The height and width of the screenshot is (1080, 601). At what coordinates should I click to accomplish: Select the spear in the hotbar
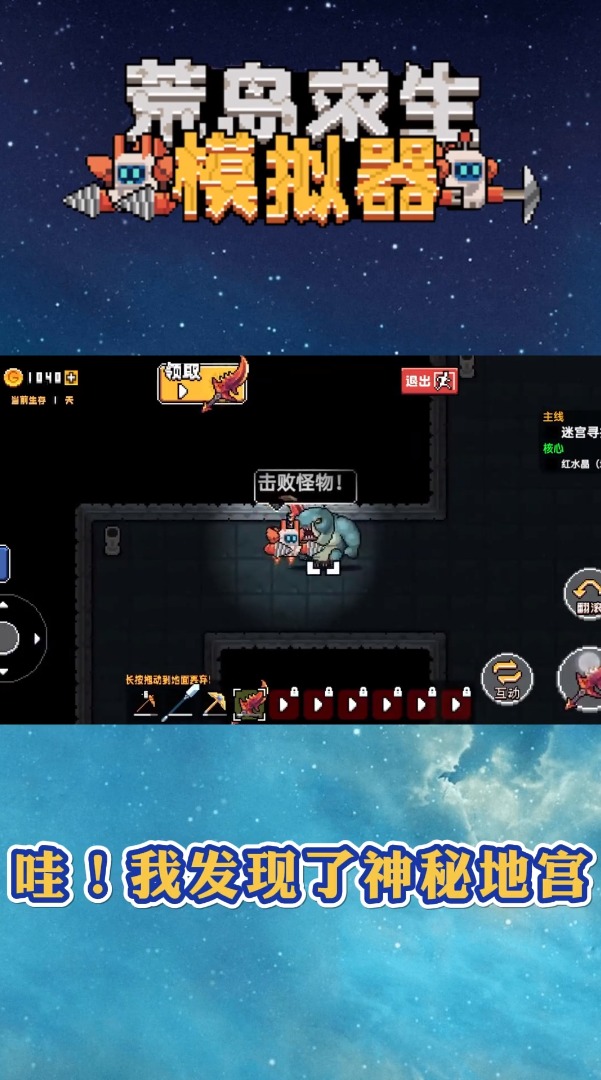pyautogui.click(x=179, y=704)
